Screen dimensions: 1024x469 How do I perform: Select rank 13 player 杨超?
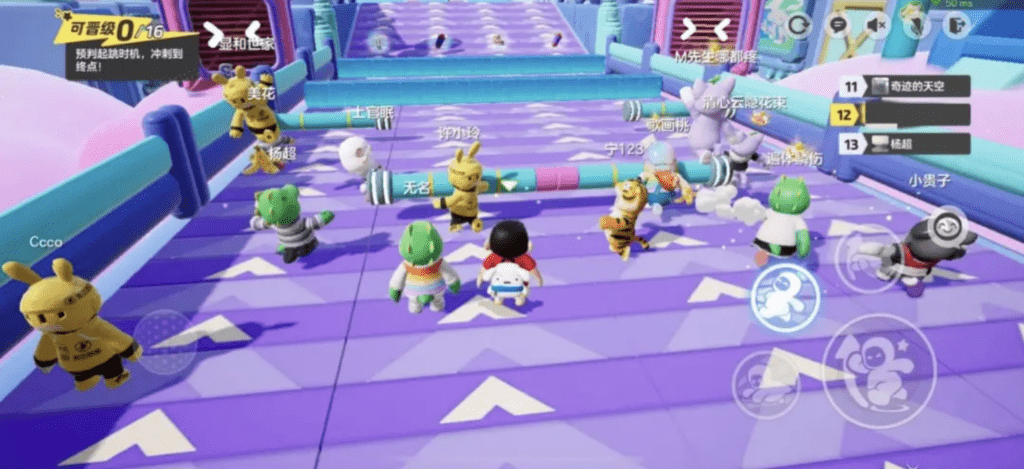tap(905, 144)
